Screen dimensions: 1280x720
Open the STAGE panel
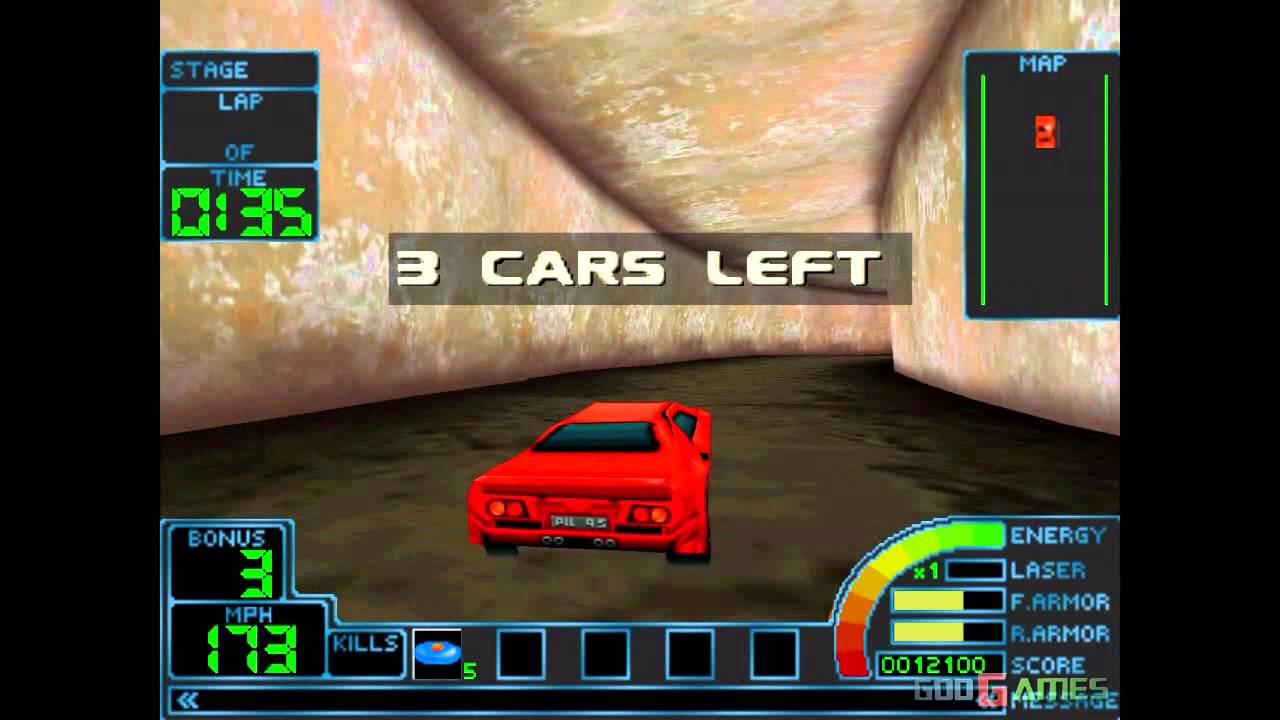tap(239, 70)
